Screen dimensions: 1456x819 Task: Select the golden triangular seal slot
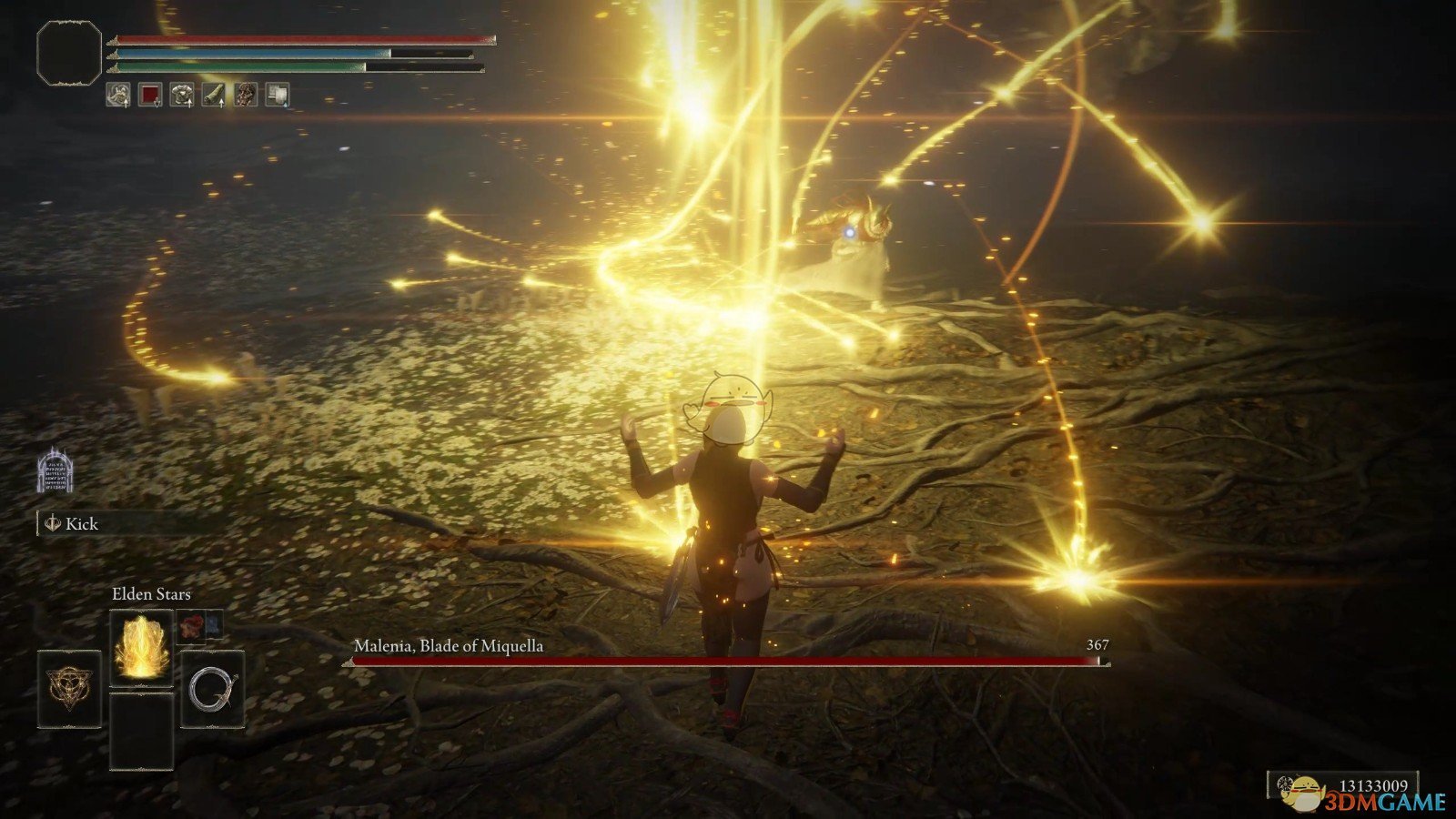pyautogui.click(x=69, y=689)
